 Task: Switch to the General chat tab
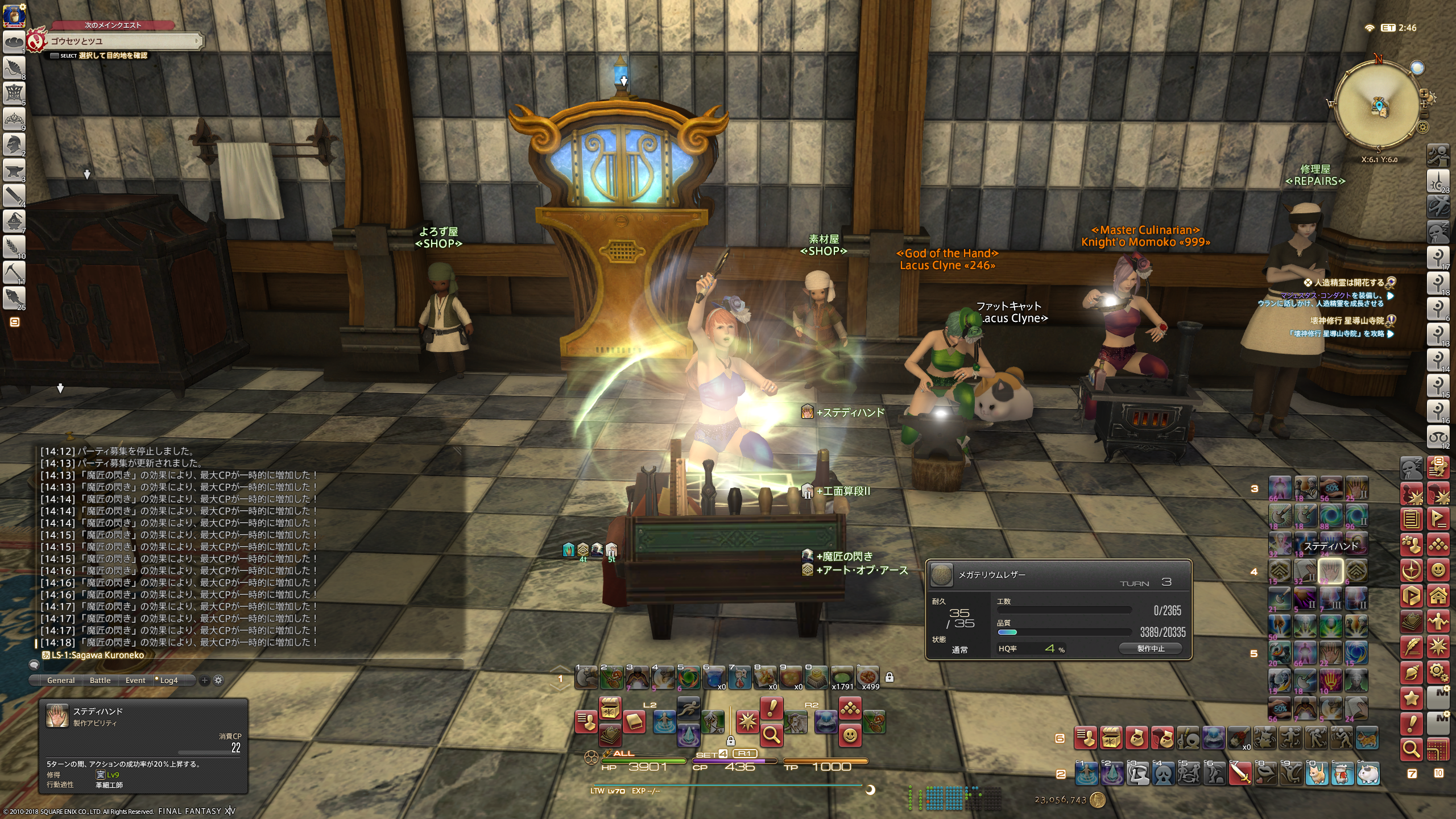pyautogui.click(x=61, y=680)
